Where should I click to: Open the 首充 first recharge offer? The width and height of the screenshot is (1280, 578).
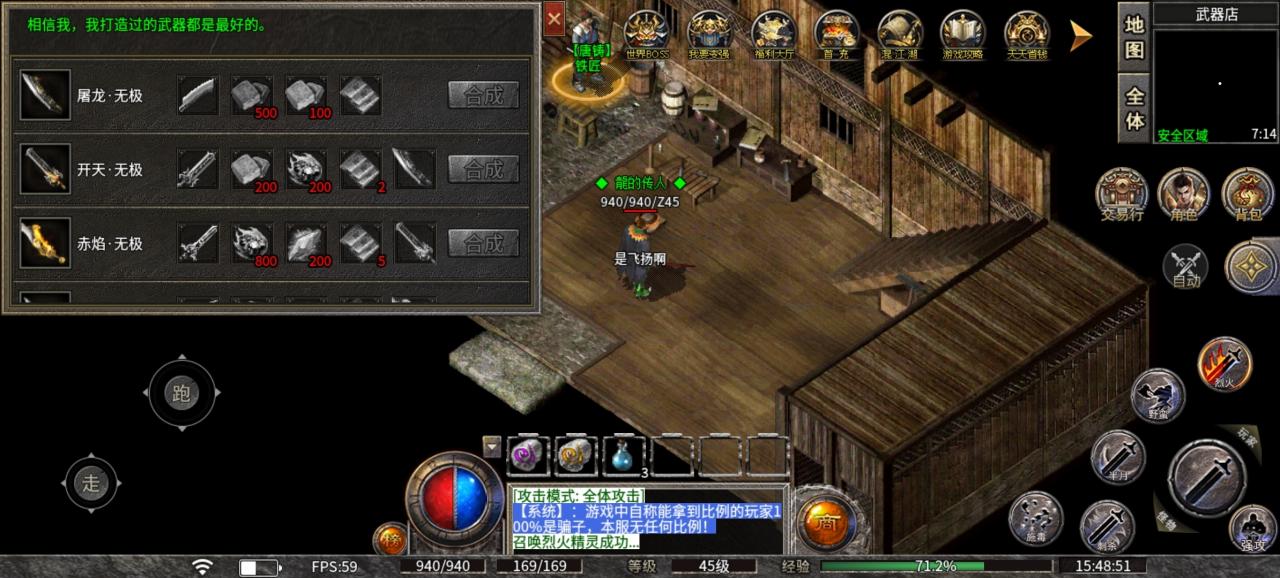836,32
